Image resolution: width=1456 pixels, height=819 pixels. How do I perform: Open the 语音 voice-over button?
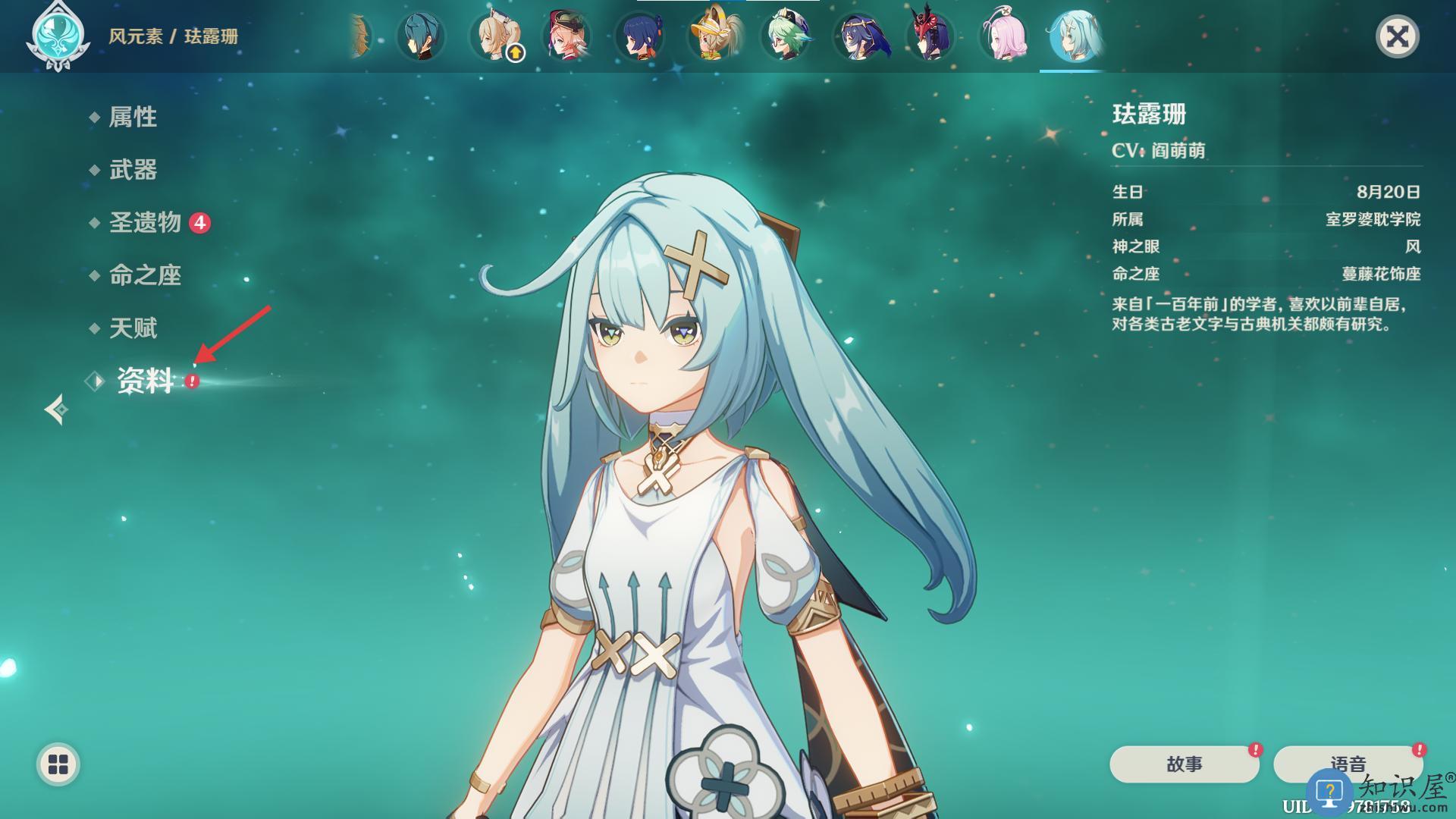coord(1348,763)
